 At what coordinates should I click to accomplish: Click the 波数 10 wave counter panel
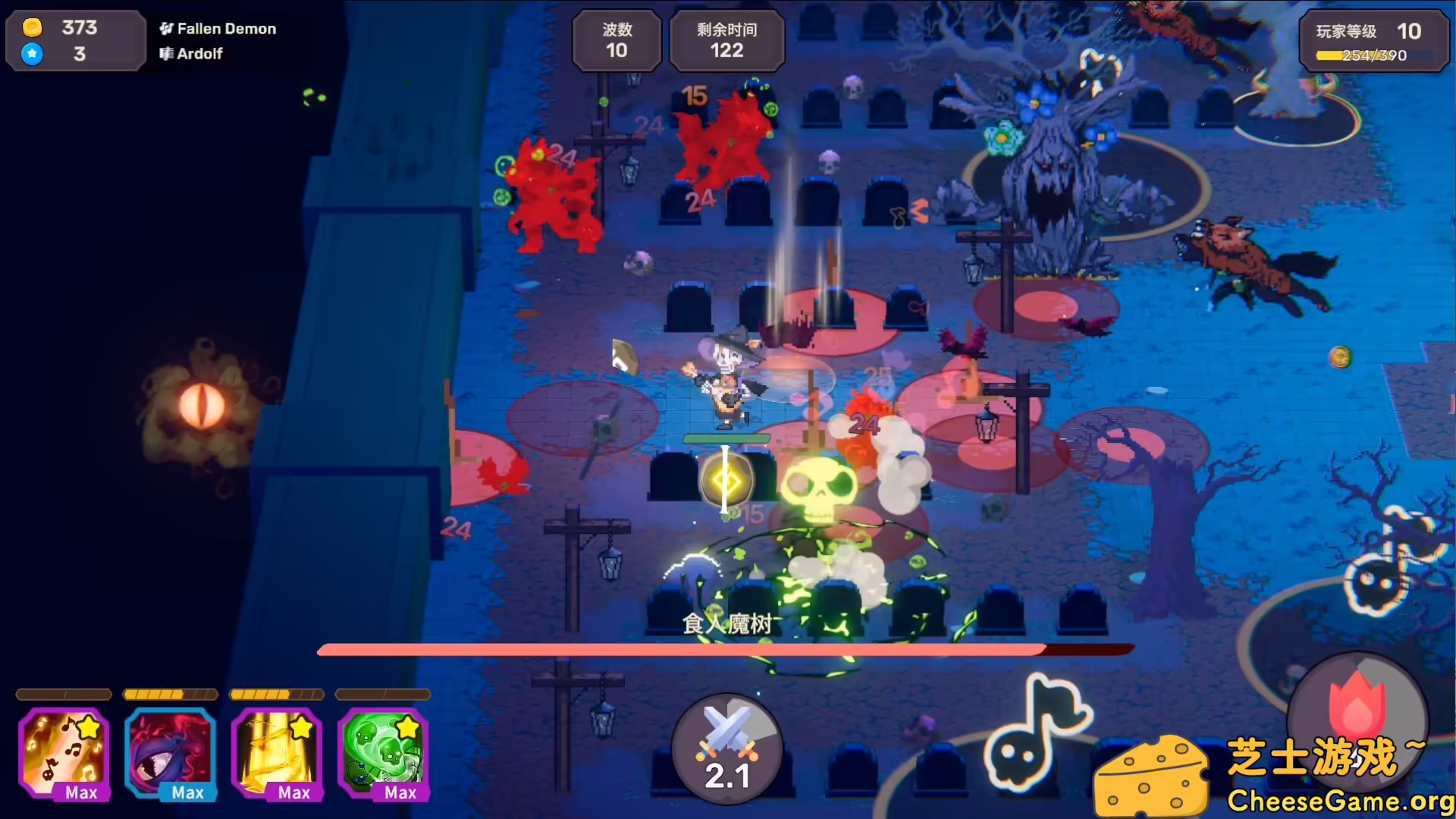point(617,41)
